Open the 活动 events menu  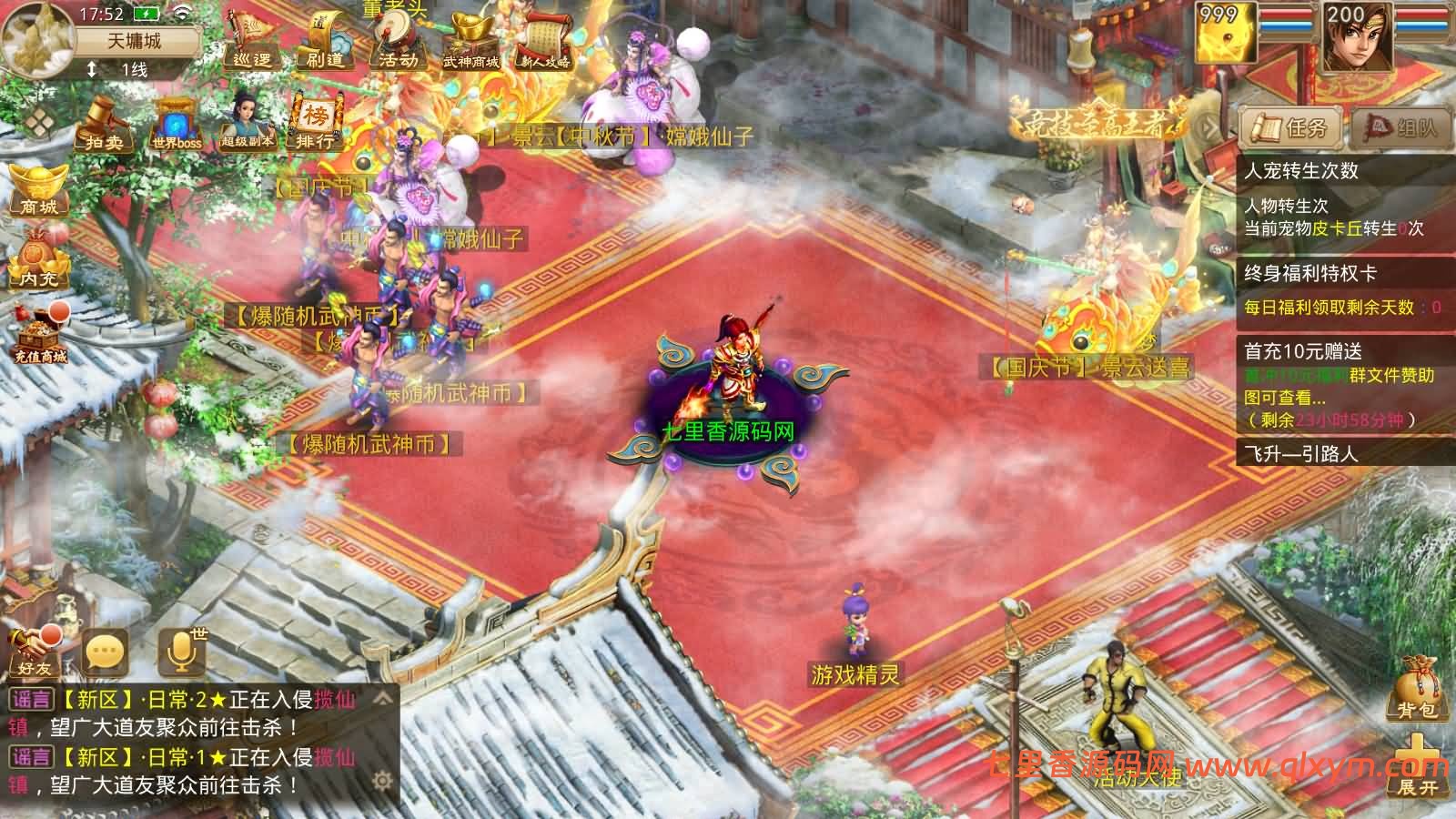[x=398, y=41]
